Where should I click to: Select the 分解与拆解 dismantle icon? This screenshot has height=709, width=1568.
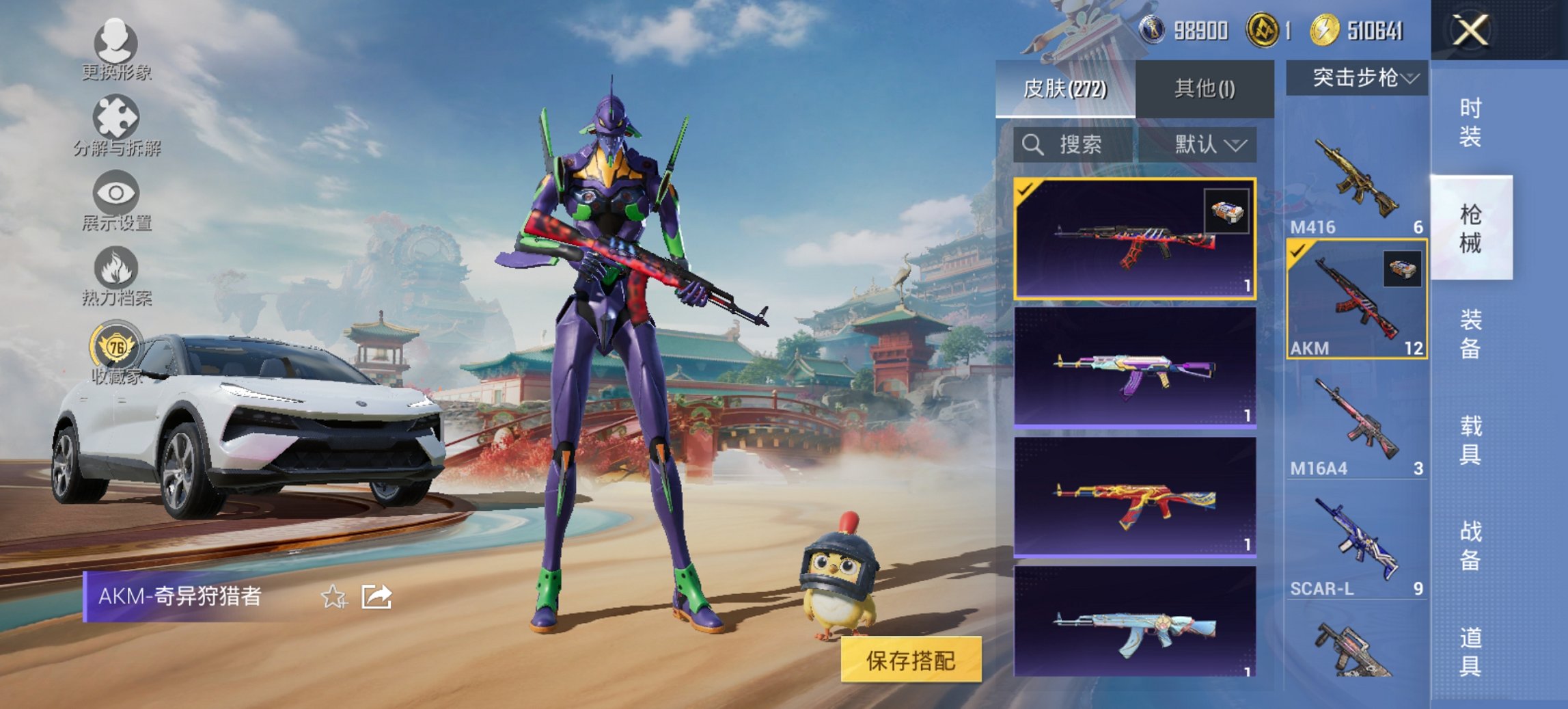click(116, 116)
